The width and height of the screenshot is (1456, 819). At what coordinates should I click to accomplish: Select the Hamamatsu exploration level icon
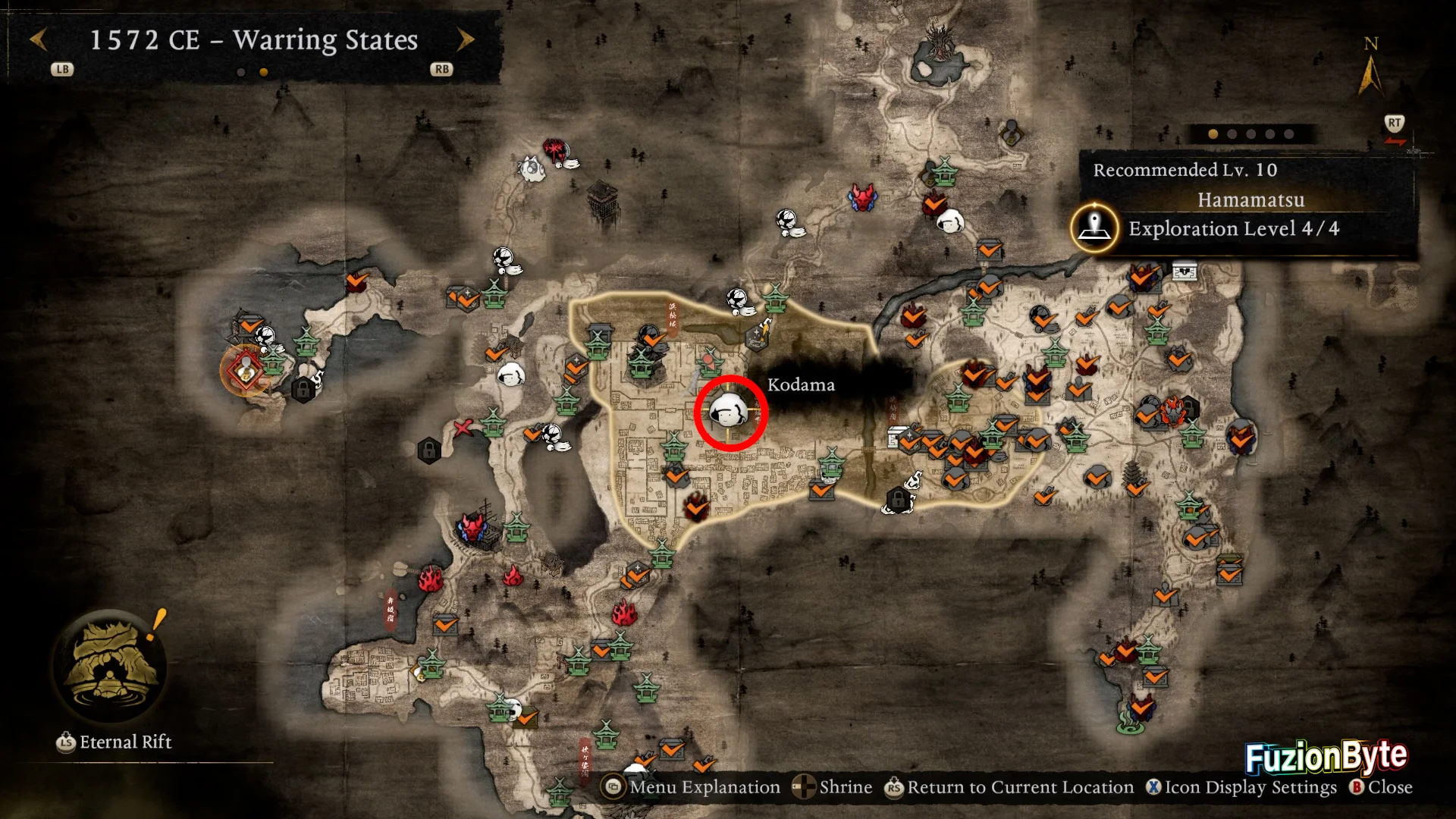point(1094,227)
